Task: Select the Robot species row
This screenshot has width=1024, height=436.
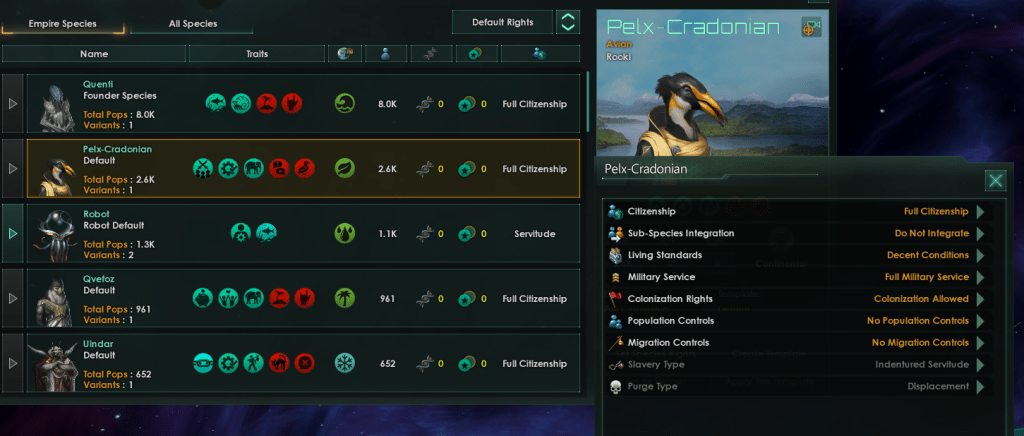Action: click(x=300, y=233)
